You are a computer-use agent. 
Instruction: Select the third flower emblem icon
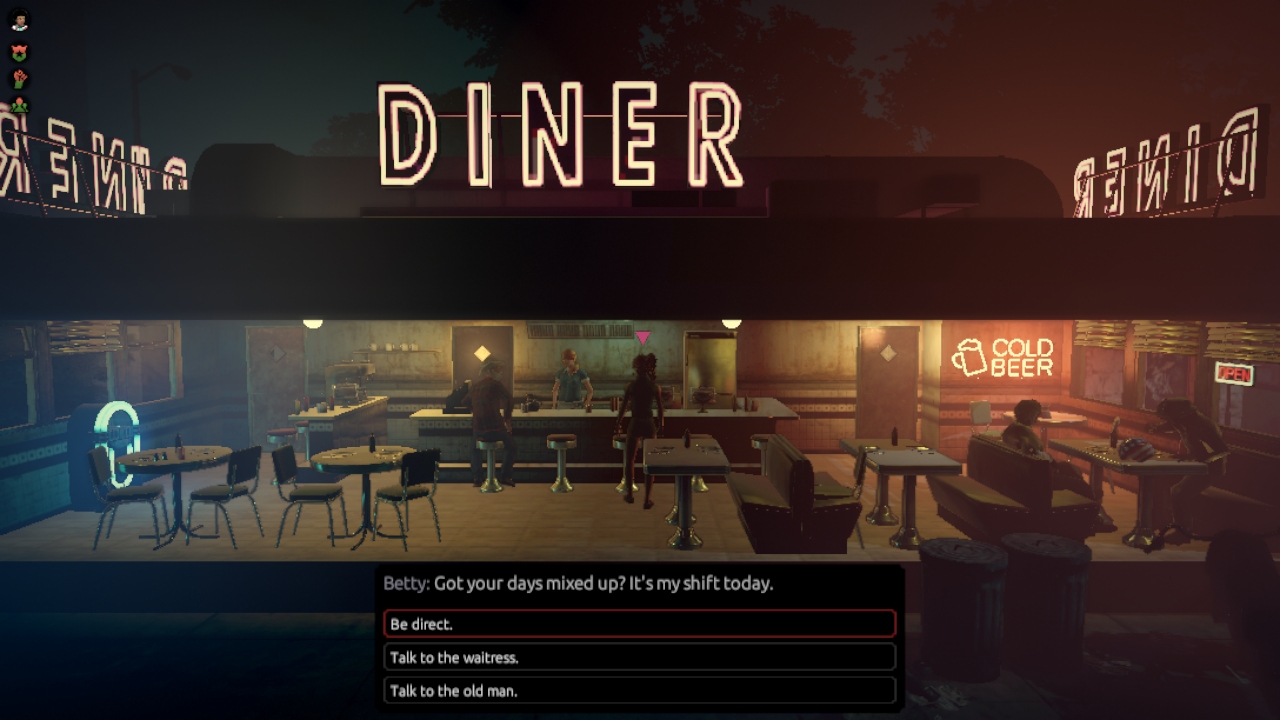19,105
